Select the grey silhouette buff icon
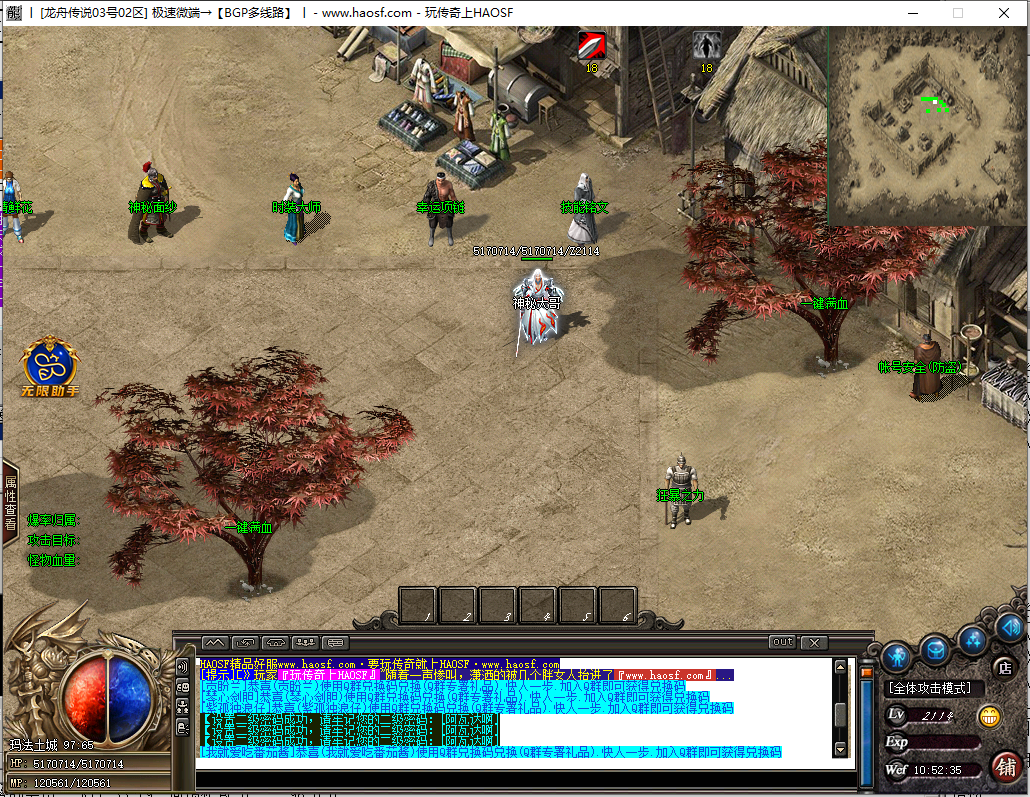Screen dimensions: 1030x797 (707, 46)
